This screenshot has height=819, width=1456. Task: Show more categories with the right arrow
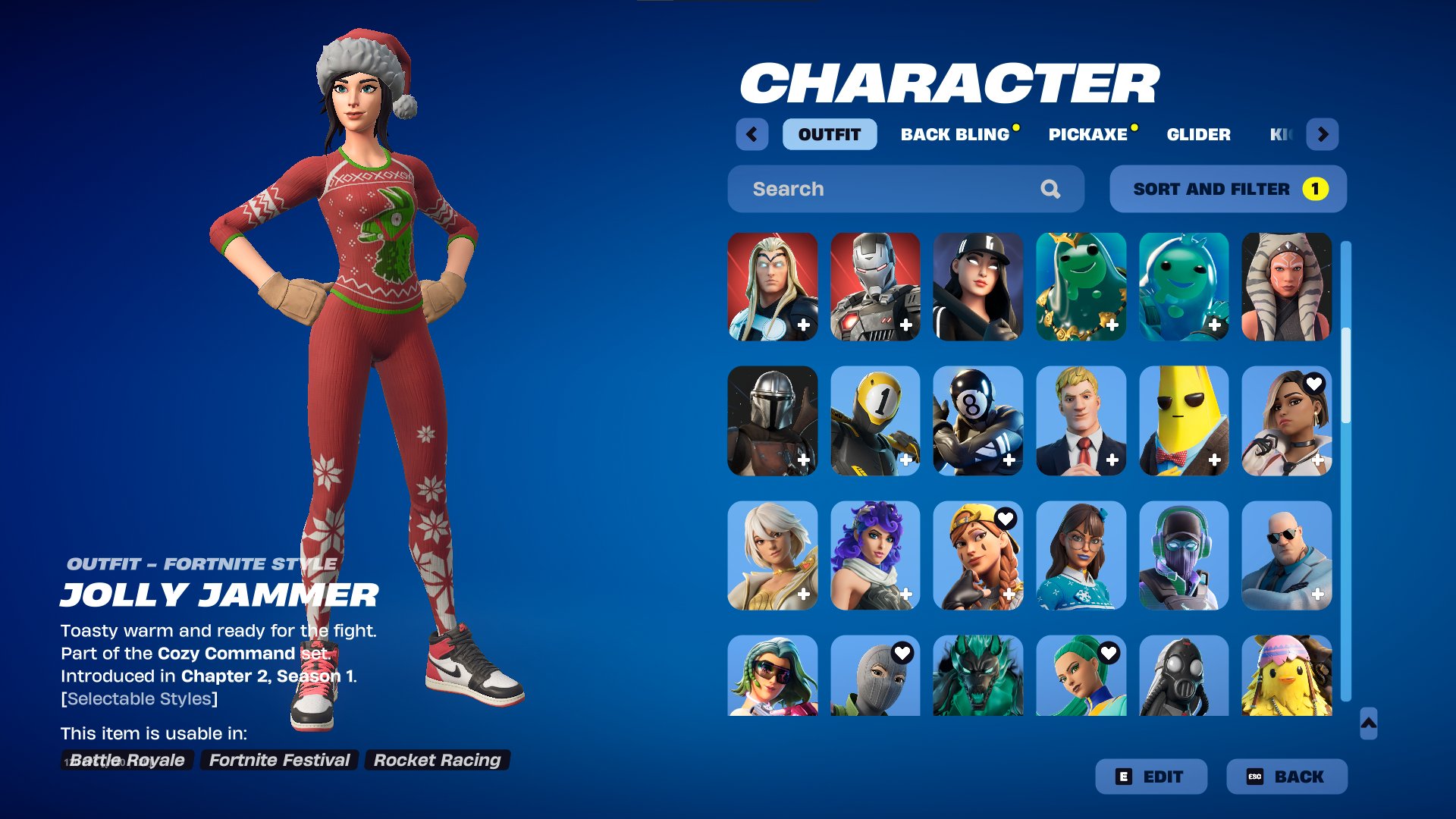click(1323, 134)
